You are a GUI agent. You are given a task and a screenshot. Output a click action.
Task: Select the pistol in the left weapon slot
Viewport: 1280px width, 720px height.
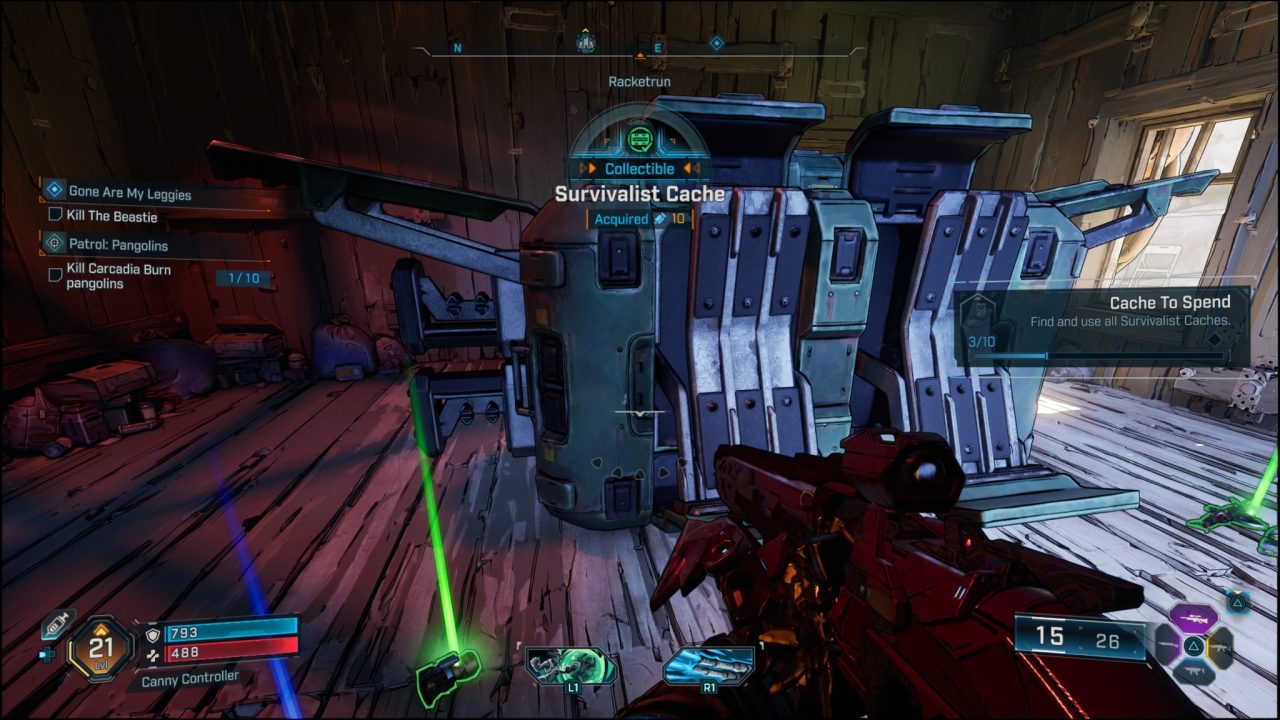(1167, 644)
